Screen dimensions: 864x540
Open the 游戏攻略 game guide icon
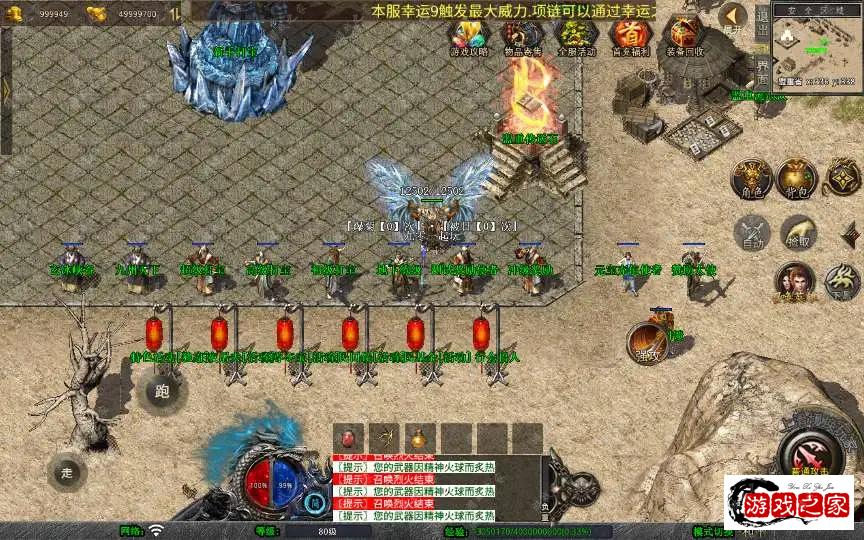[x=469, y=37]
